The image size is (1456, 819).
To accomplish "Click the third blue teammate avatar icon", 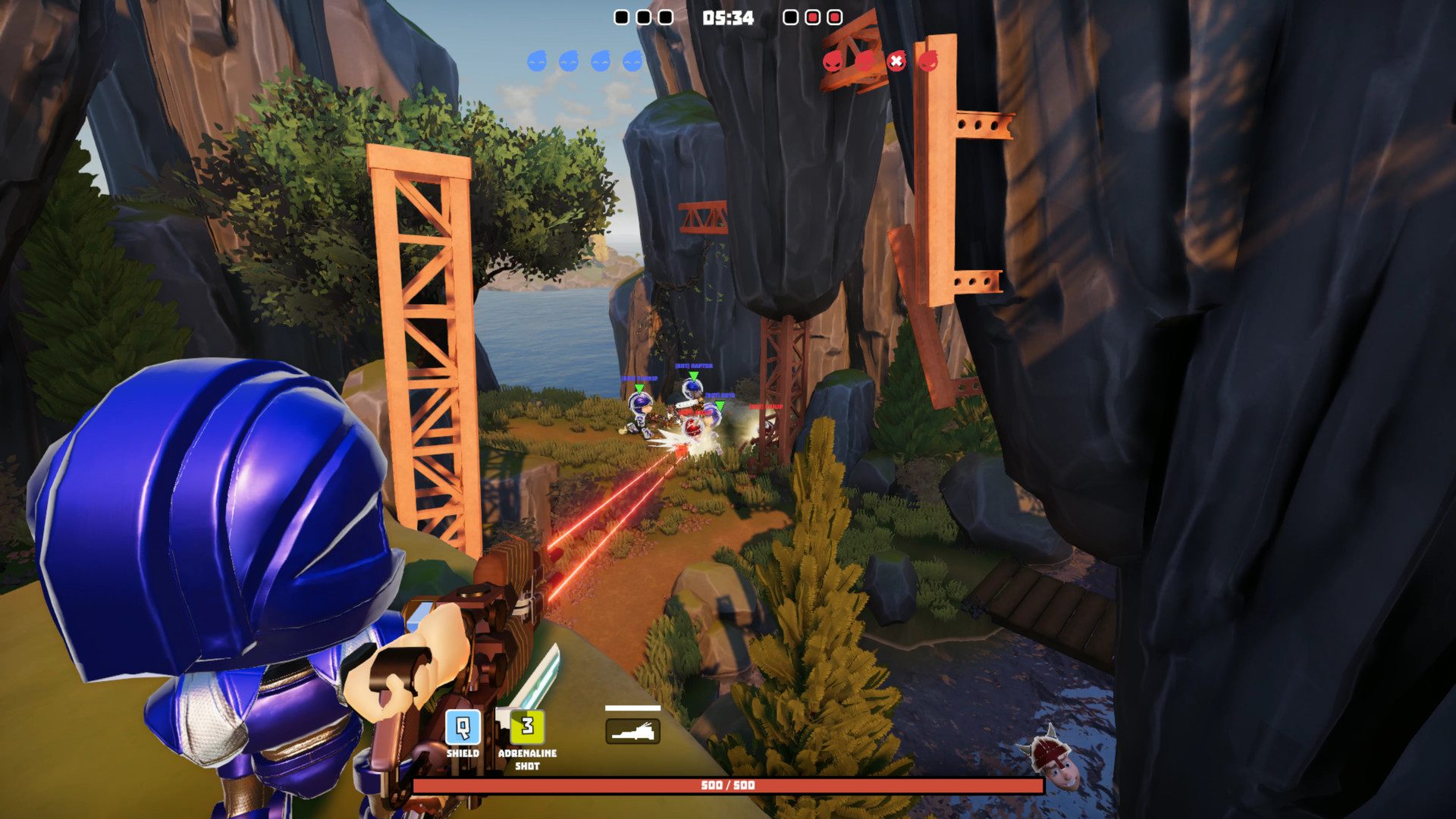I will 601,62.
